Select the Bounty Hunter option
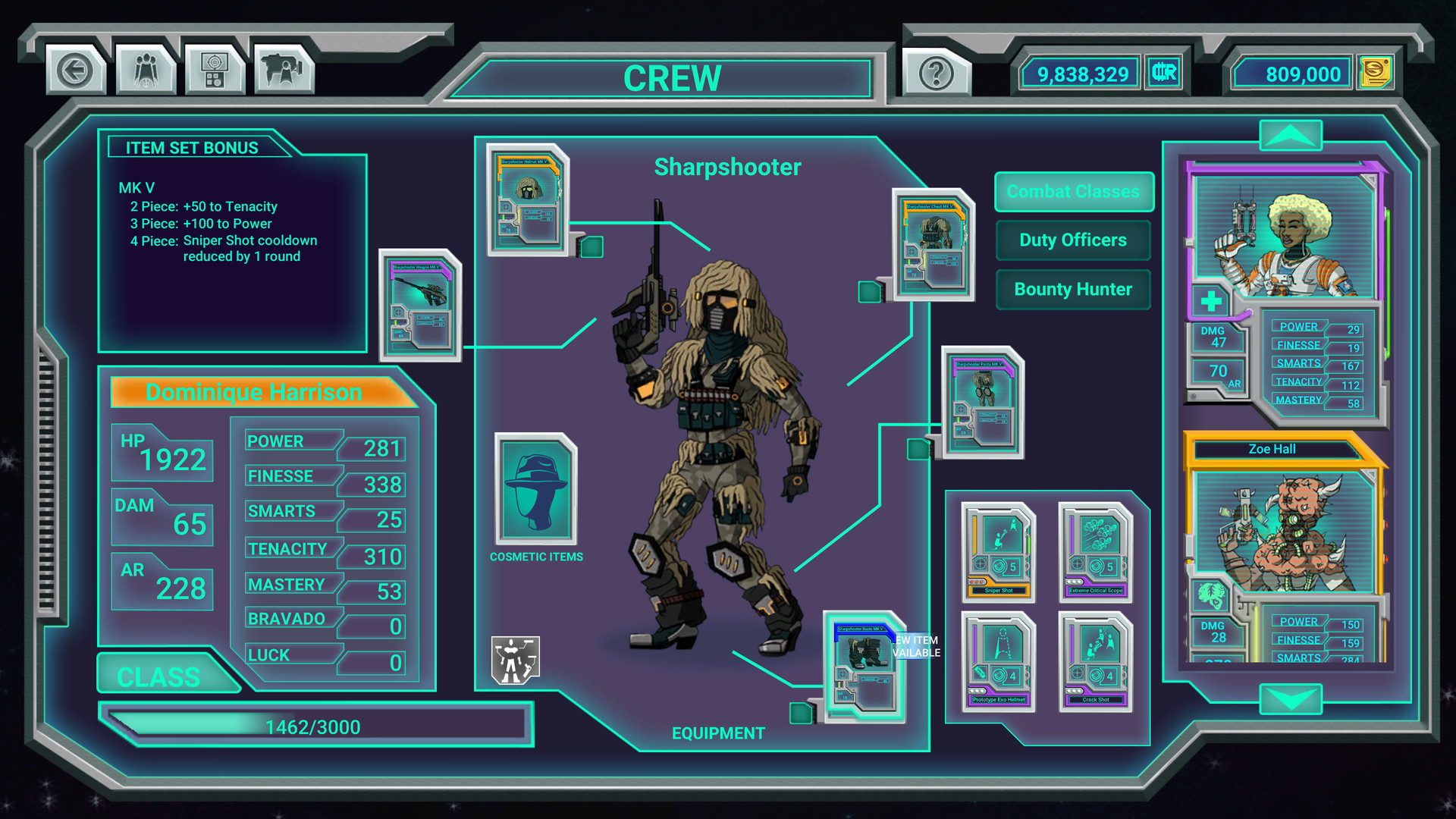Image resolution: width=1456 pixels, height=819 pixels. coord(1073,289)
